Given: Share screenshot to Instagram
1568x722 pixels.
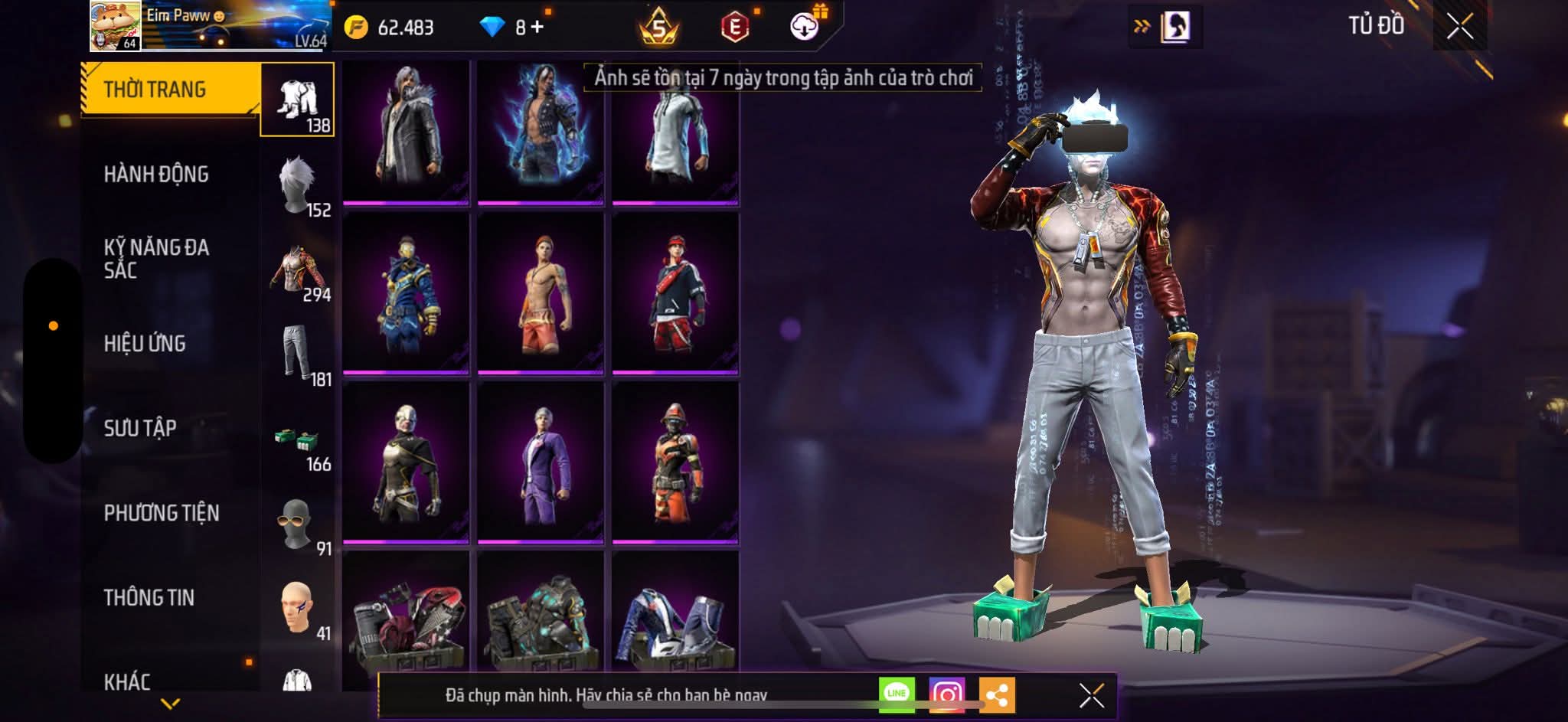Looking at the screenshot, I should point(947,694).
